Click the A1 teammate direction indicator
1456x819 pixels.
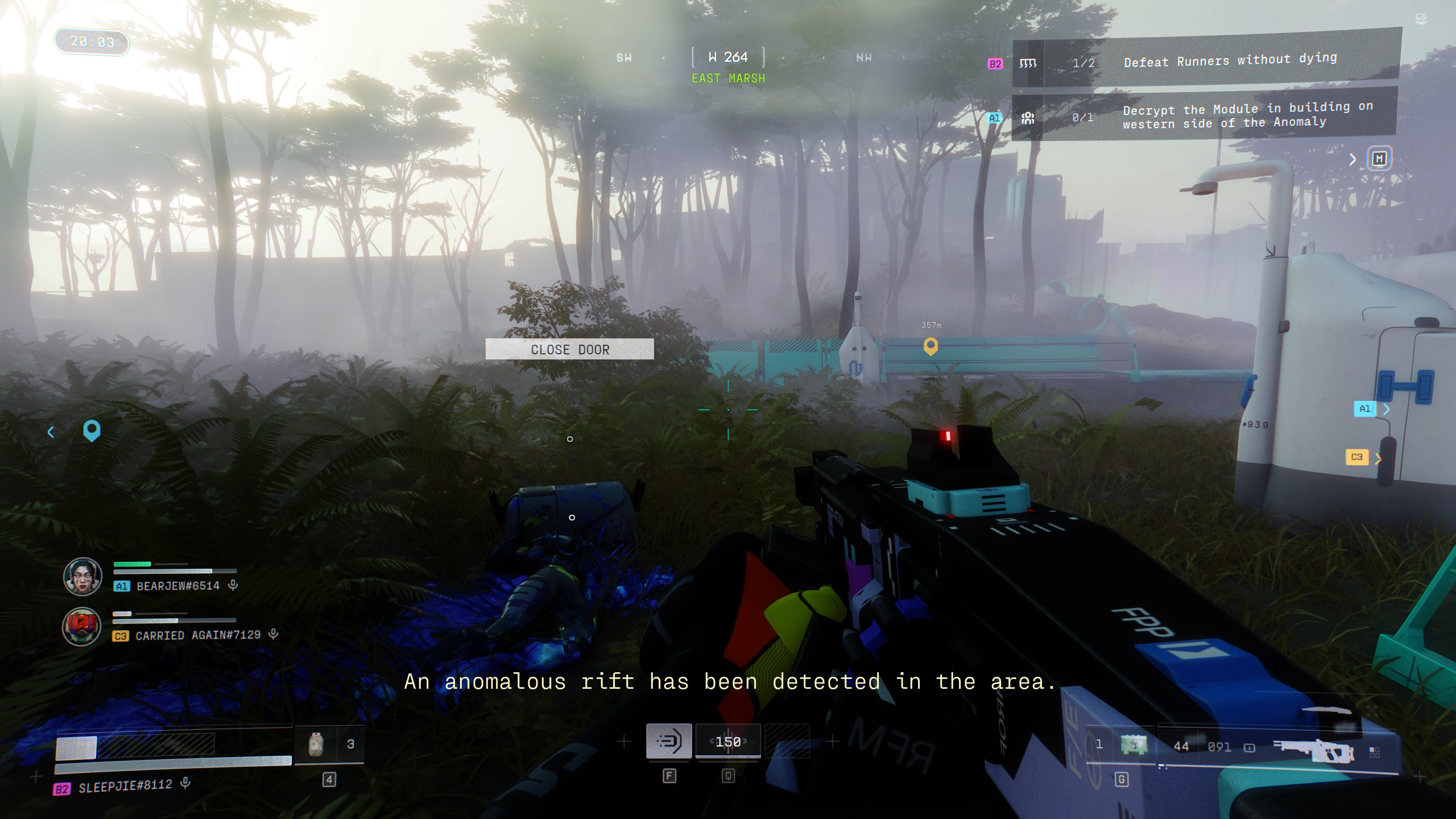pyautogui.click(x=1365, y=408)
